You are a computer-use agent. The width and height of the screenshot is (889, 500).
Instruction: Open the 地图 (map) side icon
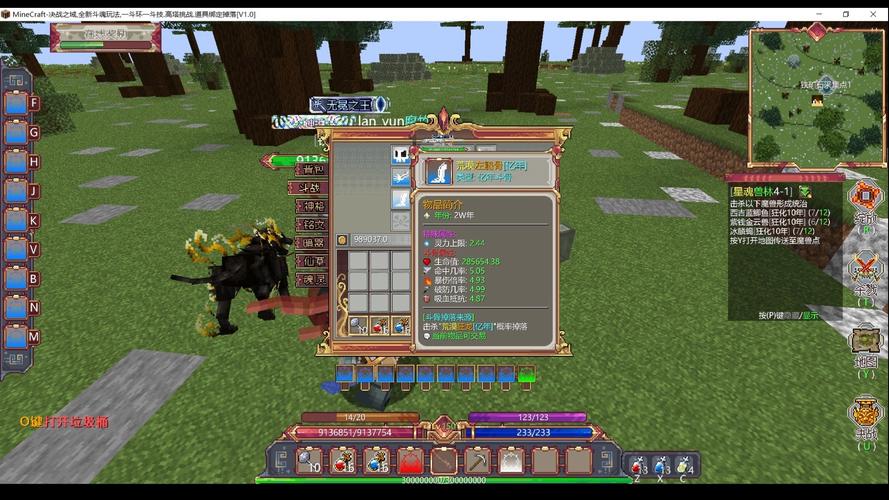click(x=865, y=343)
